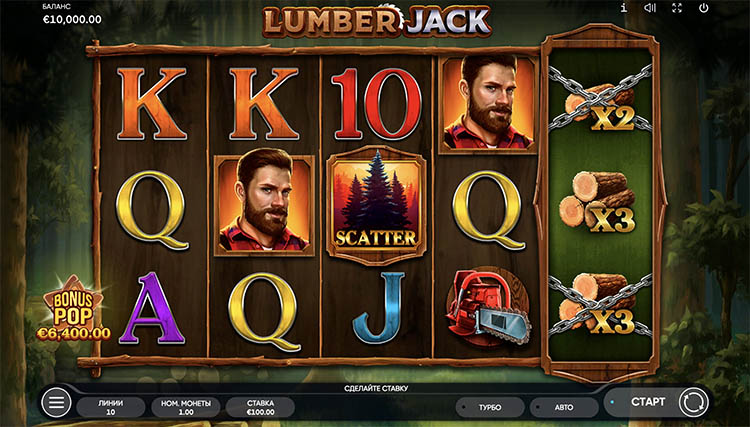Exit the game with the power icon
This screenshot has height=427, width=750.
[x=703, y=9]
